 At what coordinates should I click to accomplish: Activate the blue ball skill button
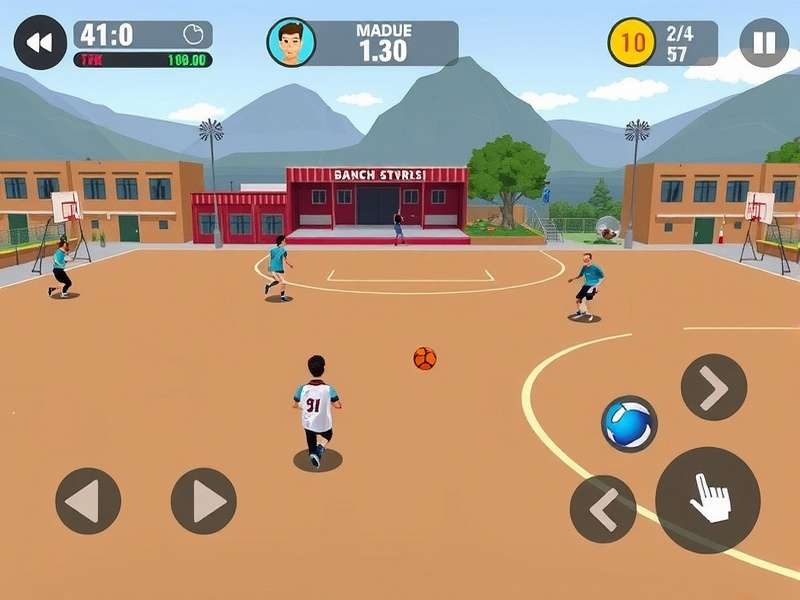(629, 424)
